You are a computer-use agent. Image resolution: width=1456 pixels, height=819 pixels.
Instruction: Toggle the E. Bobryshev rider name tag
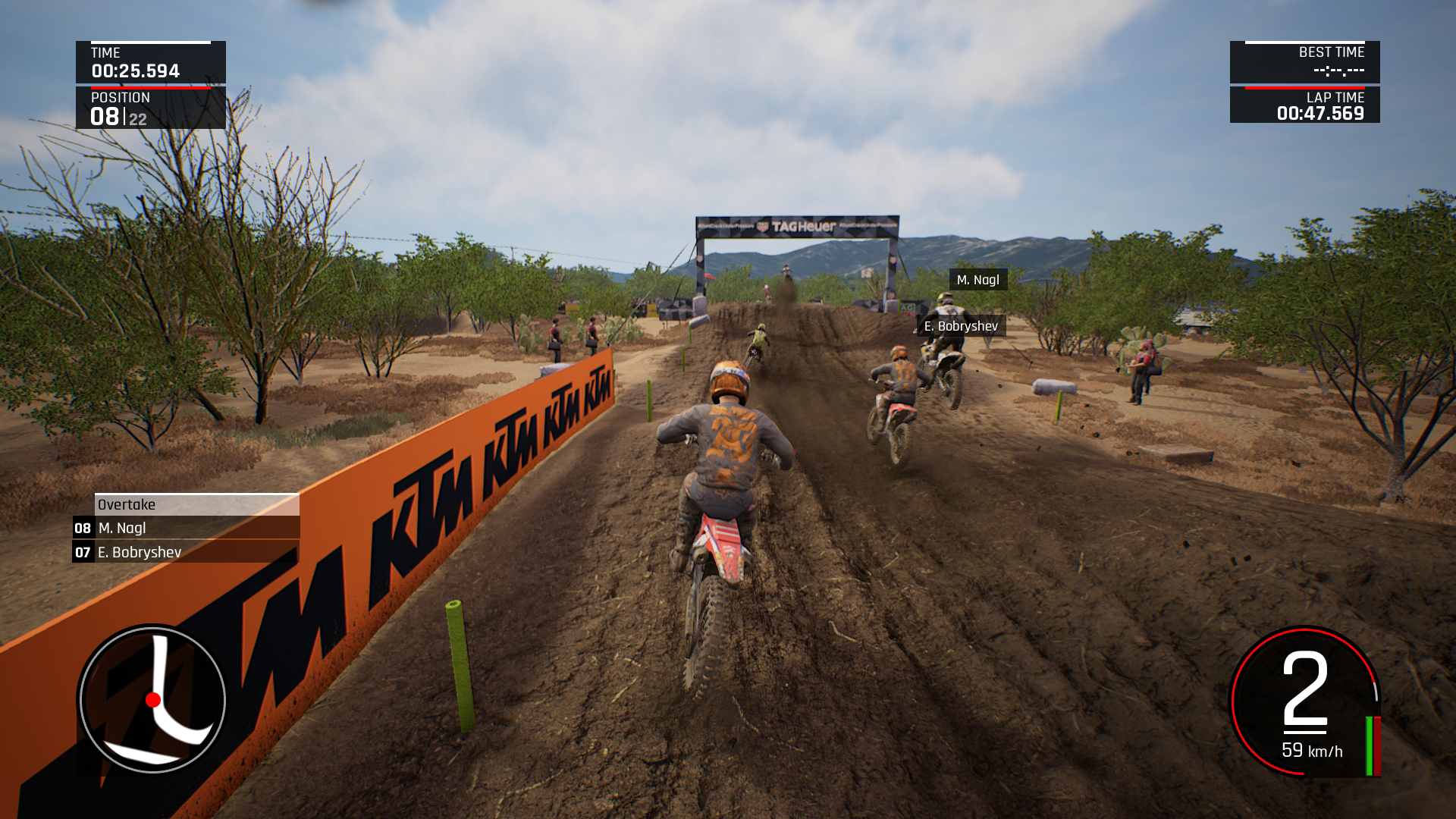(960, 327)
